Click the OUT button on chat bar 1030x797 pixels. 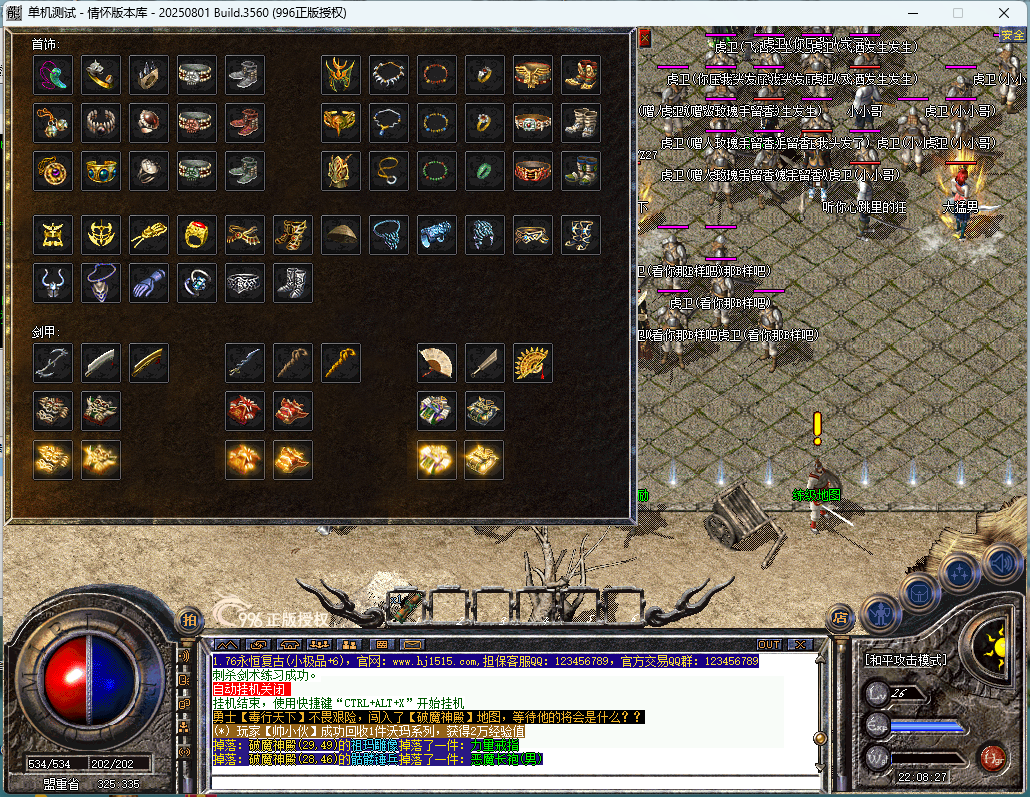pyautogui.click(x=769, y=645)
